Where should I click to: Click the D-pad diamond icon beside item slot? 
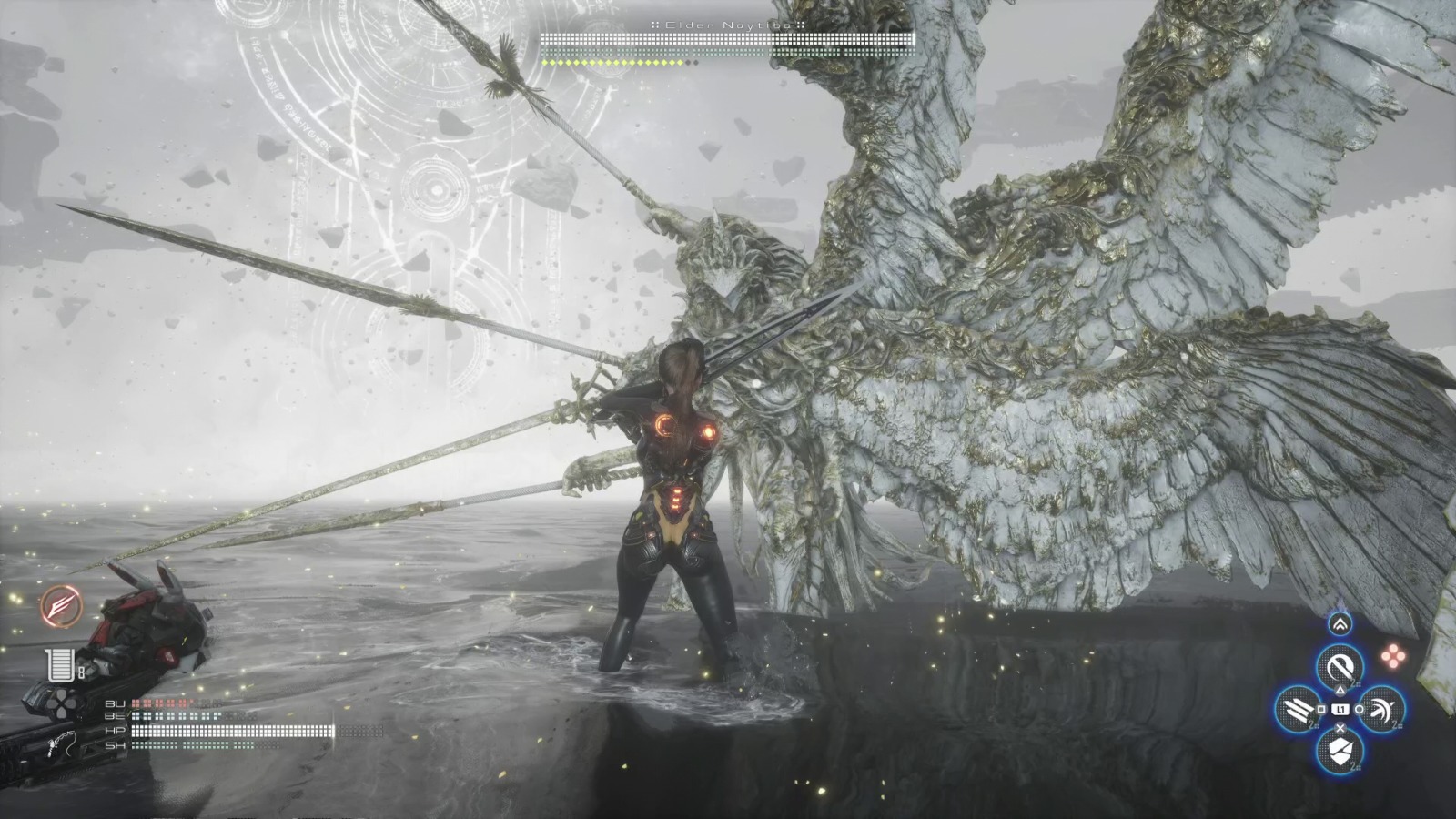pos(61,703)
